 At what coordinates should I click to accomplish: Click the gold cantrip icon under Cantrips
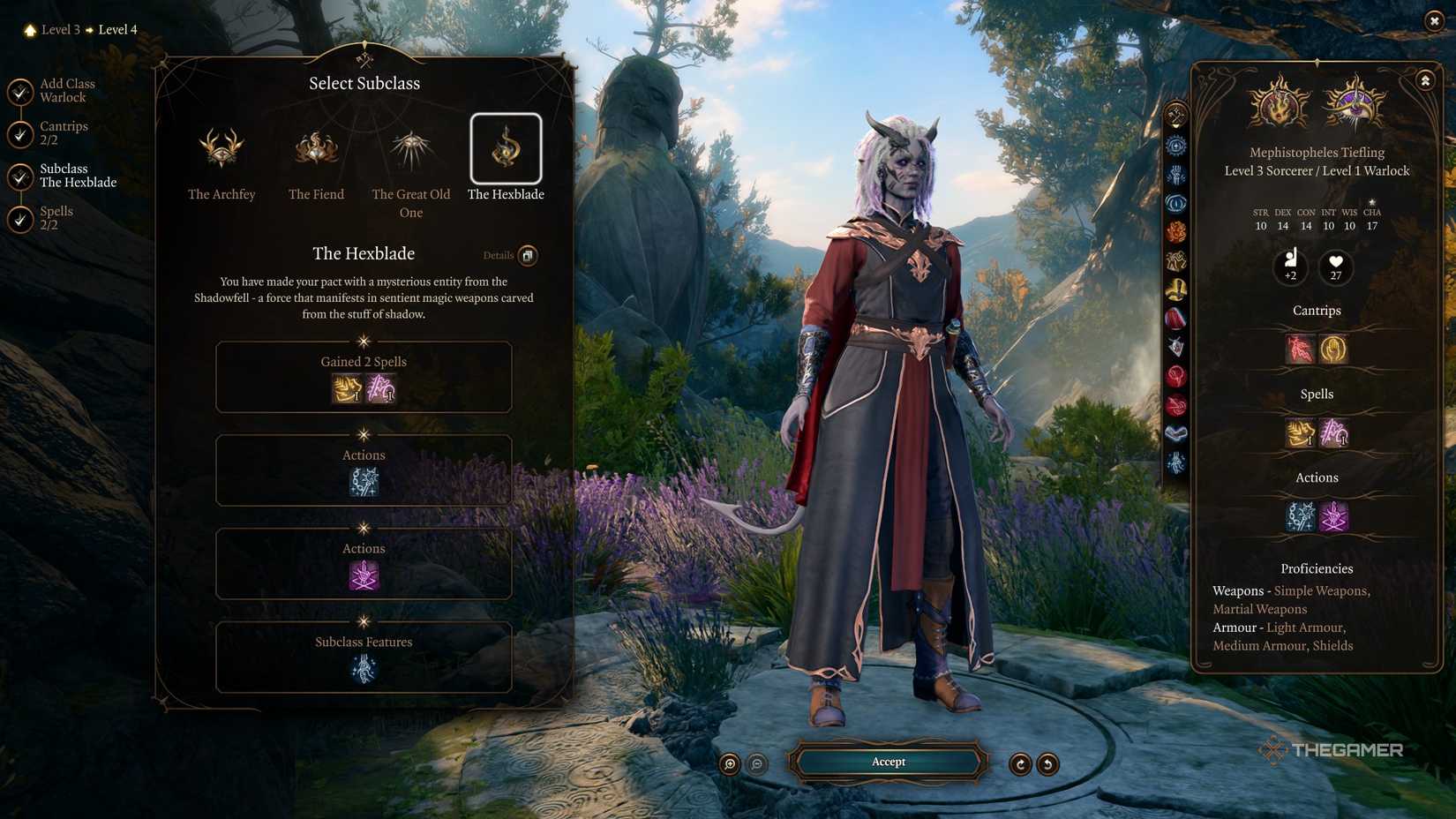(x=1333, y=349)
